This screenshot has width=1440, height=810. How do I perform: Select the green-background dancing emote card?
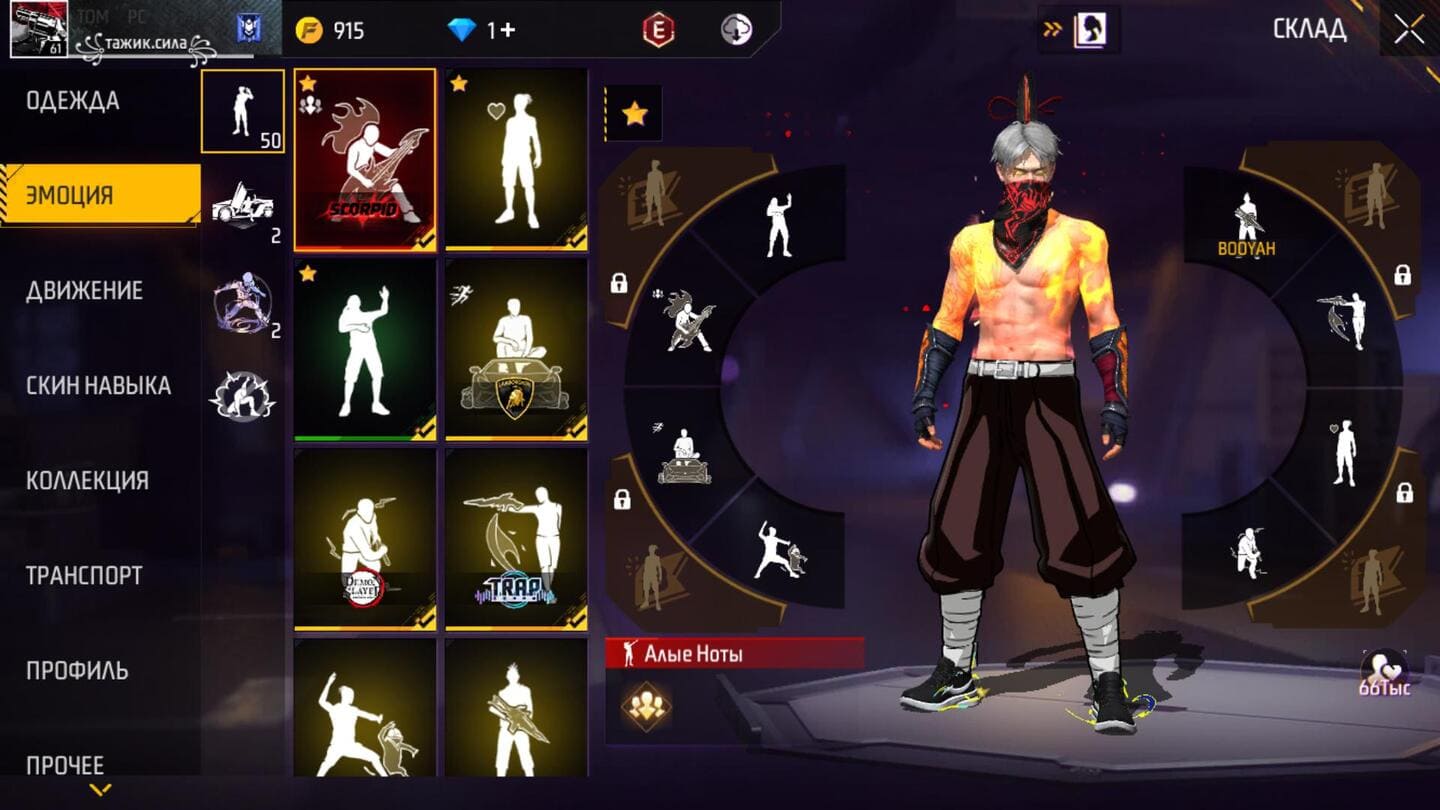[x=365, y=349]
